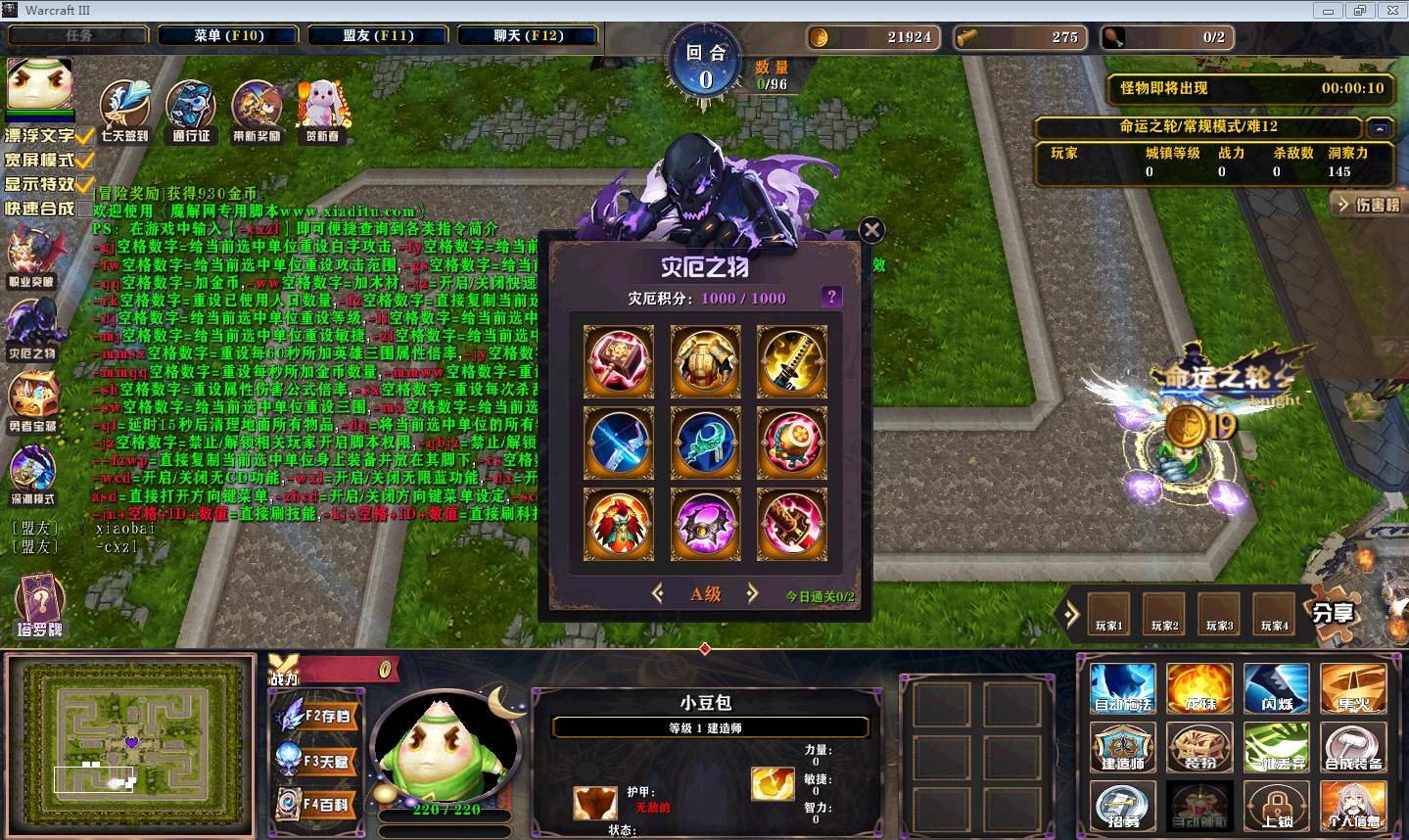Viewport: 1409px width, 840px height.
Task: Choose the golden katana calamity item
Action: coord(791,361)
